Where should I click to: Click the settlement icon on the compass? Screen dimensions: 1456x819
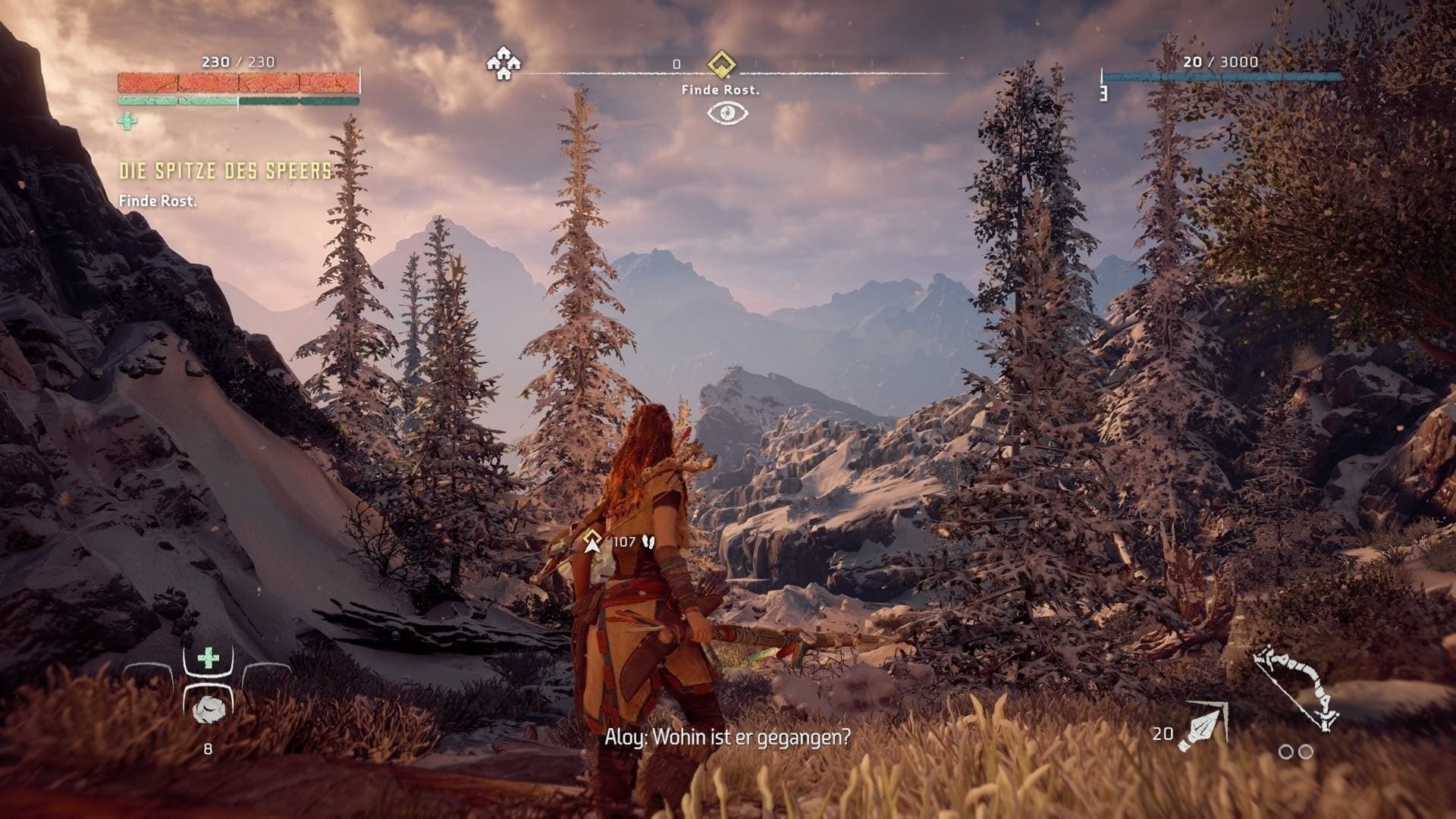pyautogui.click(x=502, y=63)
